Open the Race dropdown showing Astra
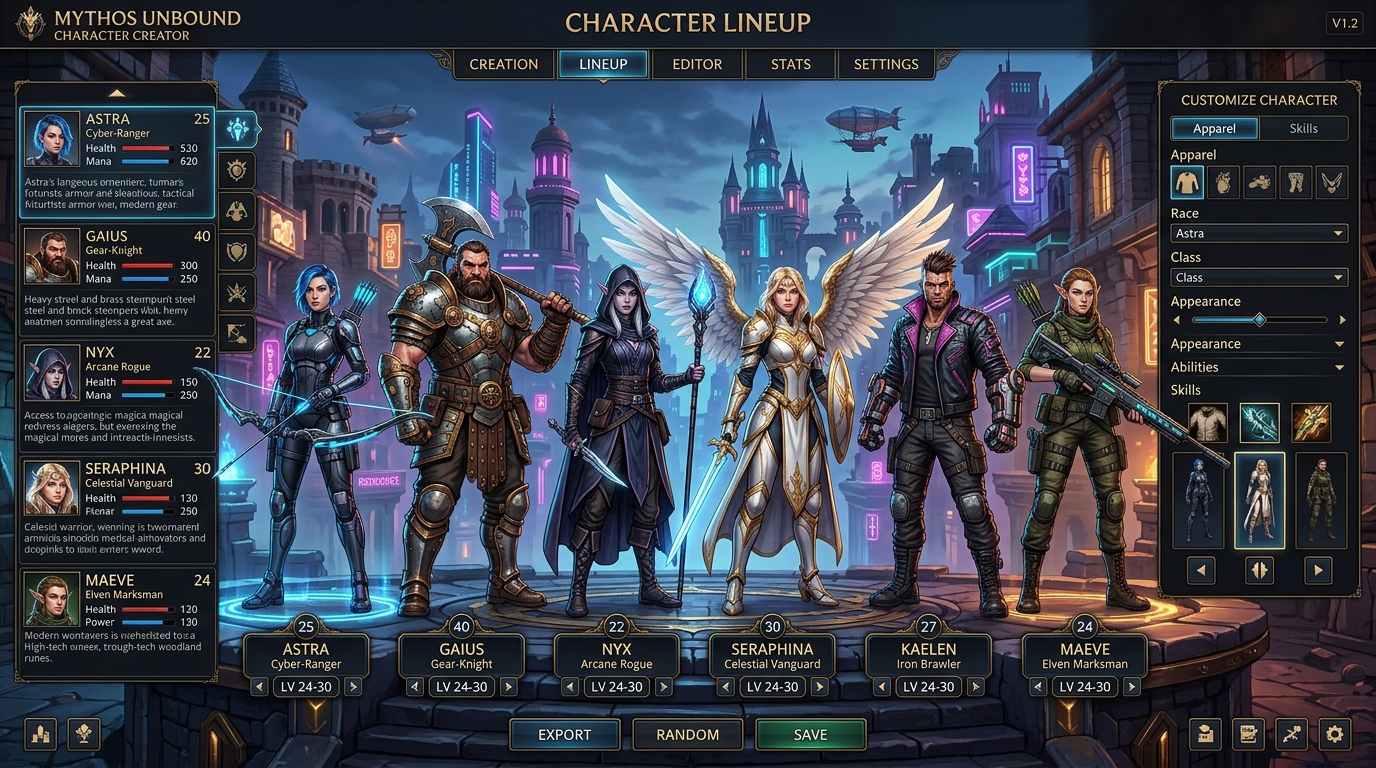Image resolution: width=1376 pixels, height=768 pixels. point(1258,232)
